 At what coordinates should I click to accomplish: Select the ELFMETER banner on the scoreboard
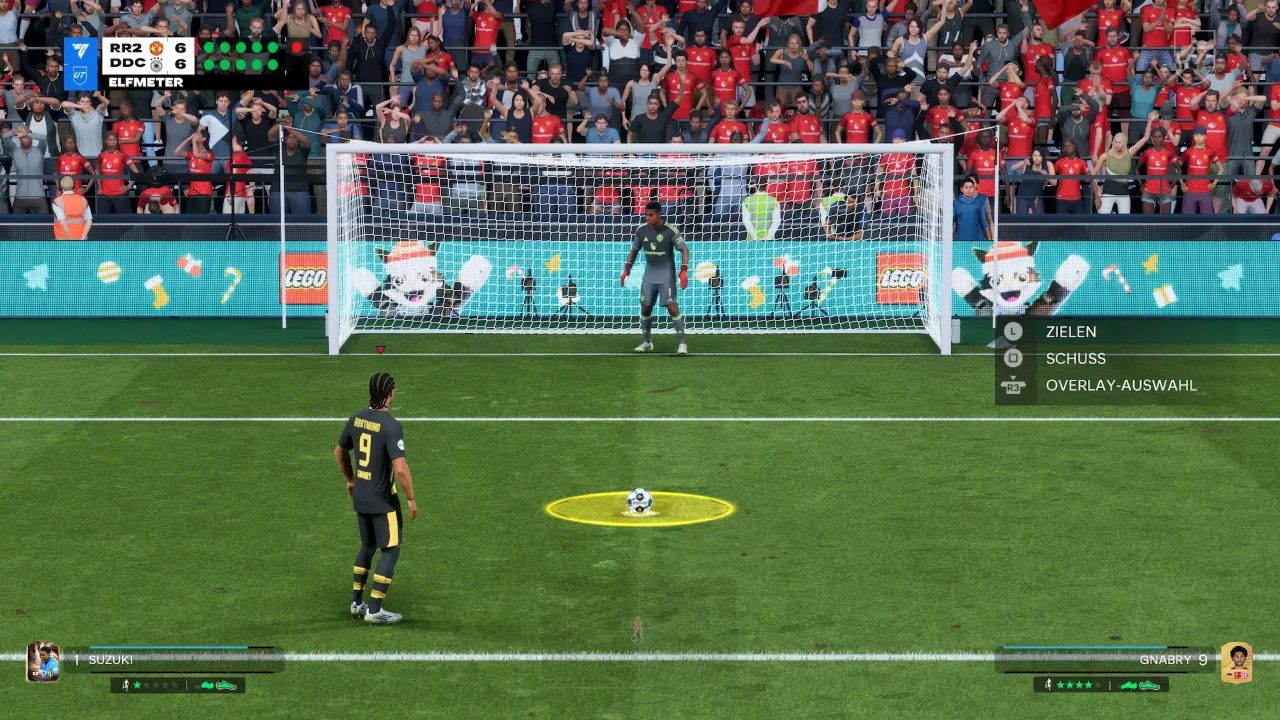pyautogui.click(x=145, y=81)
